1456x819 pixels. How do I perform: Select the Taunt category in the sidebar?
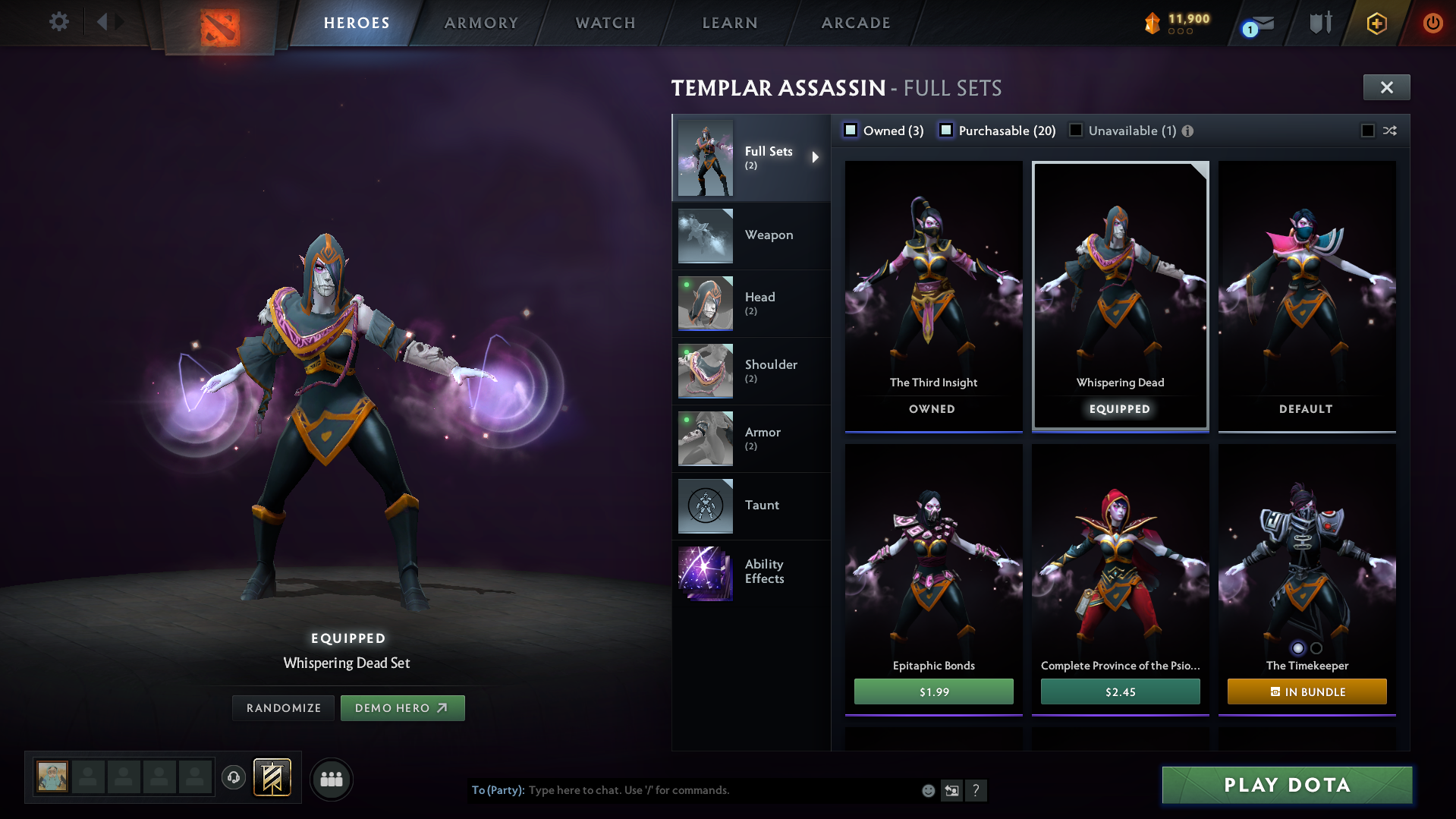point(762,506)
